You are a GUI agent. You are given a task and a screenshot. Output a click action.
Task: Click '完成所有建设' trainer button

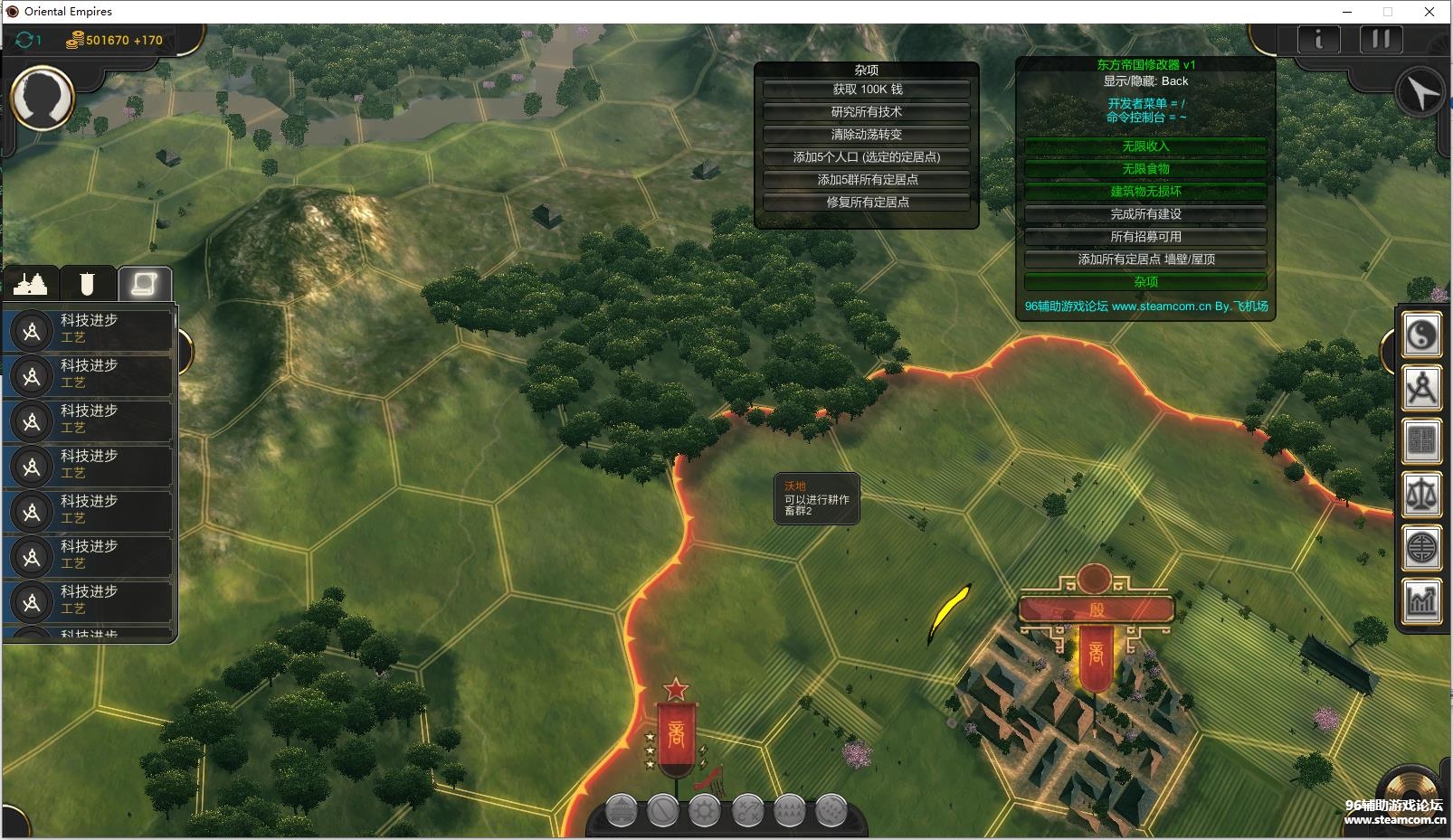(x=1145, y=214)
